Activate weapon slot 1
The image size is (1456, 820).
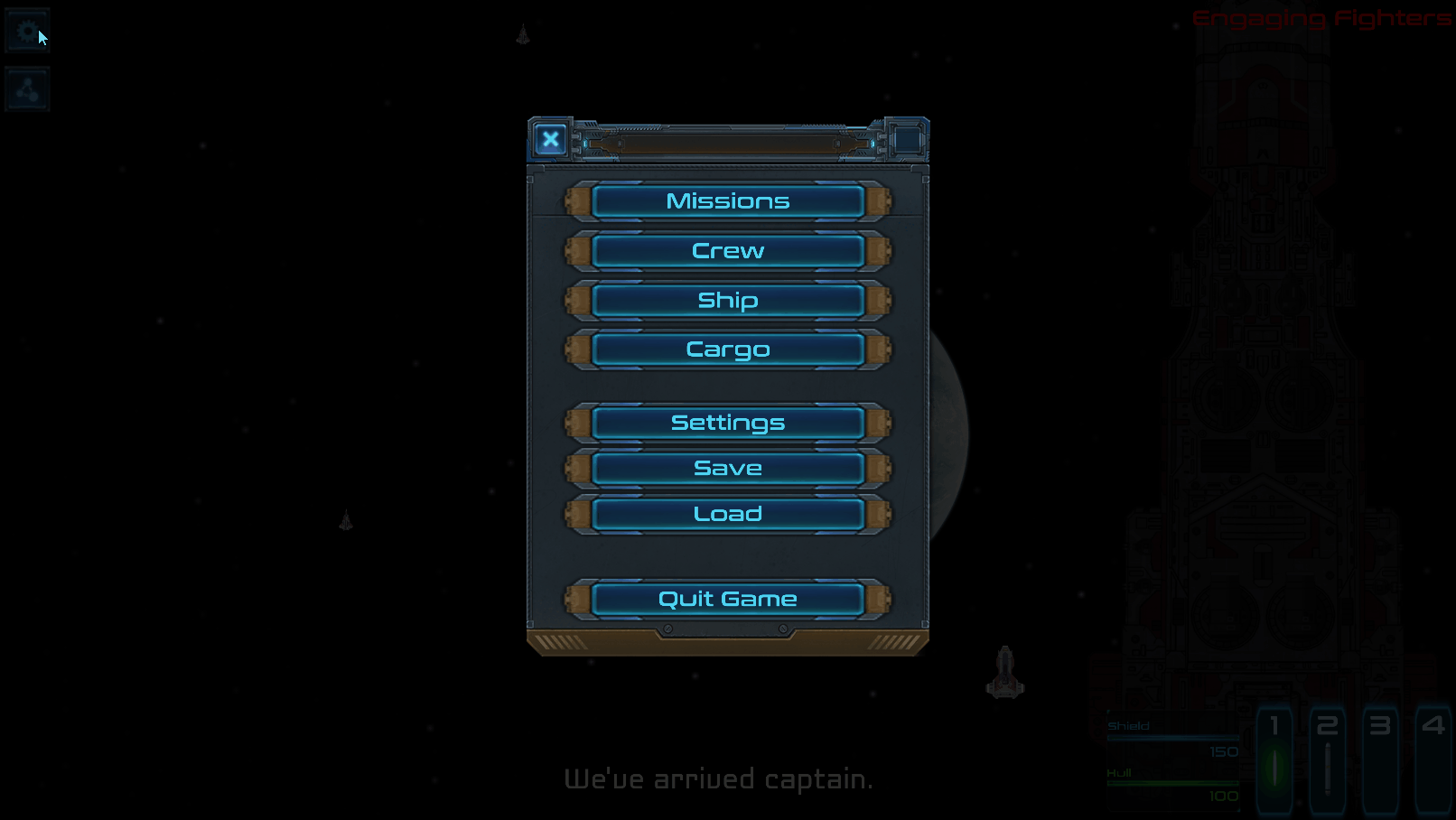click(1275, 757)
